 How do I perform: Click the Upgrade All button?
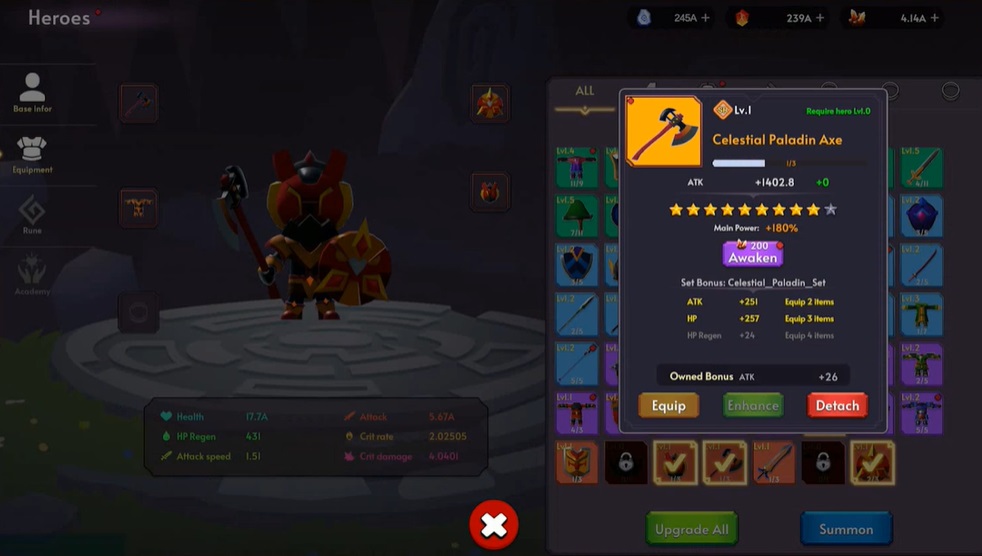coord(692,529)
